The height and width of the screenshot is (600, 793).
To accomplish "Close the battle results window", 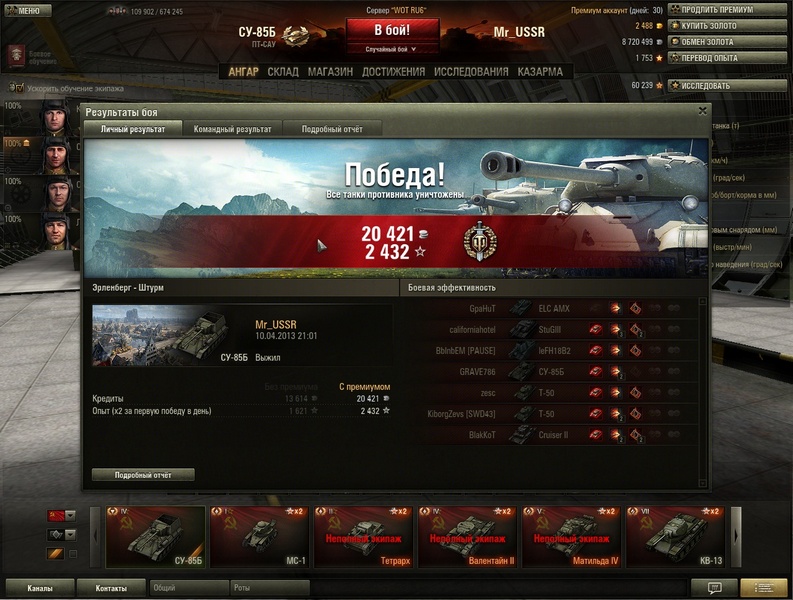I will point(703,111).
